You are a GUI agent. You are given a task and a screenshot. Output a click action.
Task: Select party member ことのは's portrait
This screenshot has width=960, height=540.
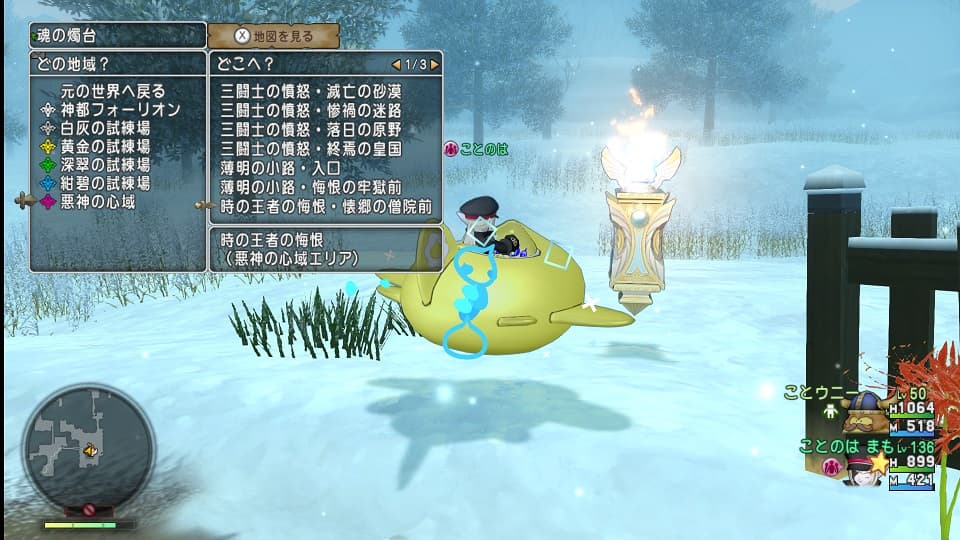(x=861, y=468)
